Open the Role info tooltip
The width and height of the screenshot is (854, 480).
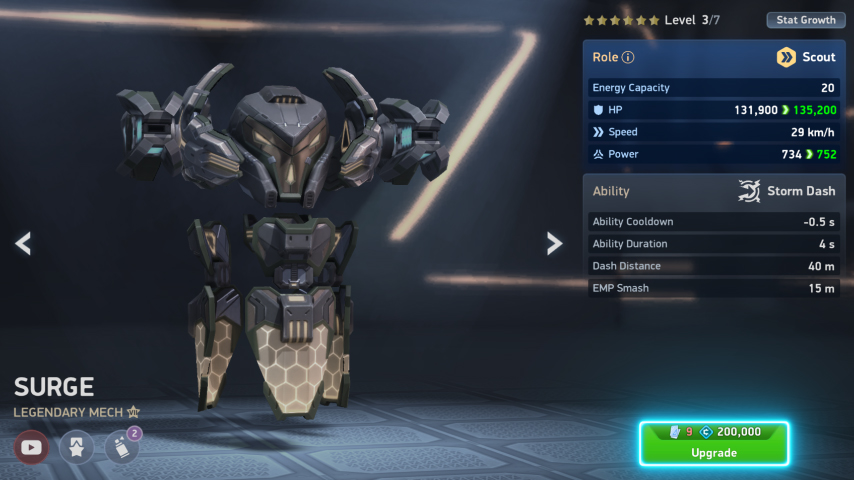coord(628,58)
